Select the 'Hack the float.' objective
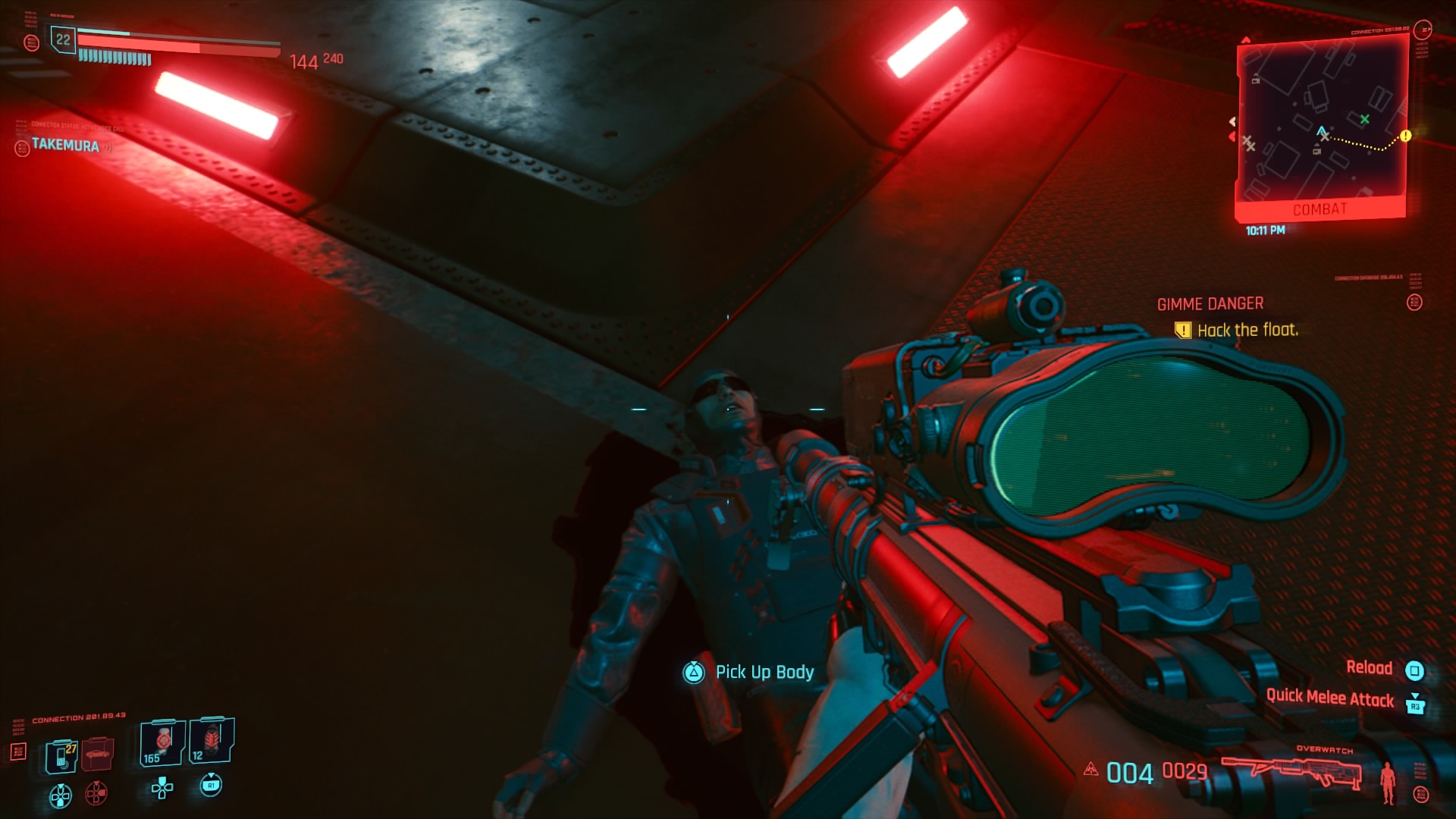The image size is (1456, 819). (1247, 330)
